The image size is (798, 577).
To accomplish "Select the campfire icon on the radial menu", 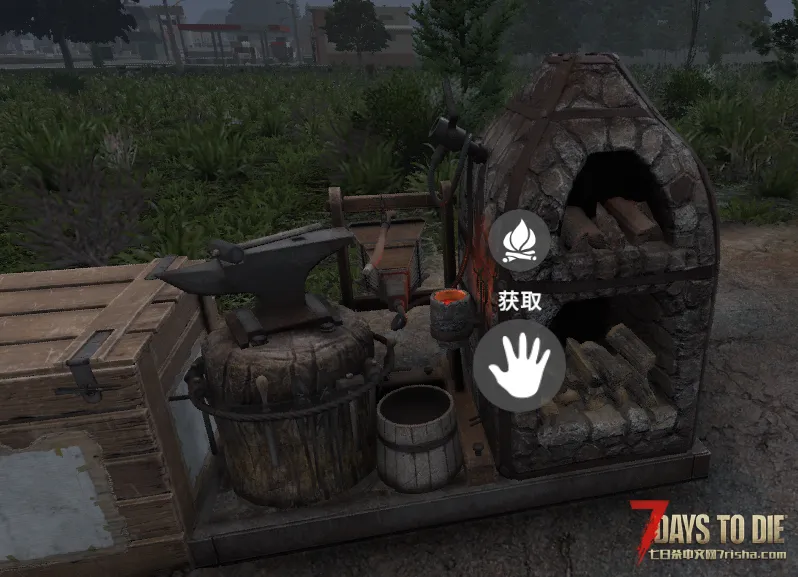I will pyautogui.click(x=519, y=241).
